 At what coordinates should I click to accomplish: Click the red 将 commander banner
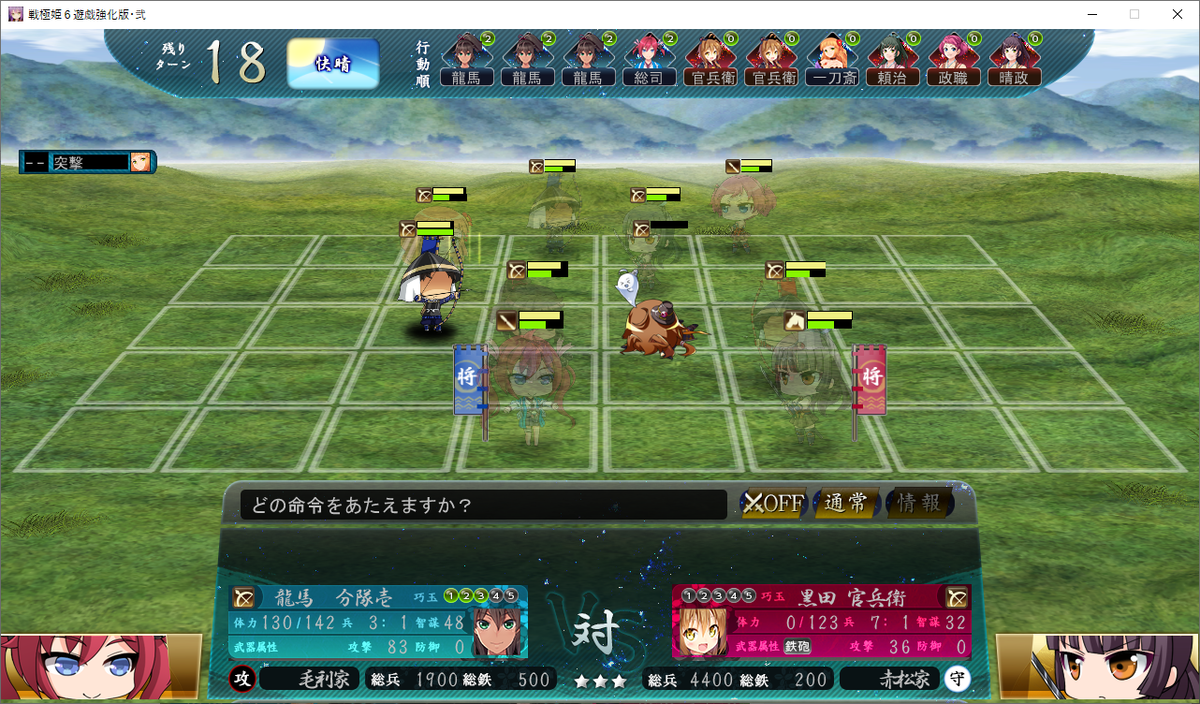click(870, 379)
